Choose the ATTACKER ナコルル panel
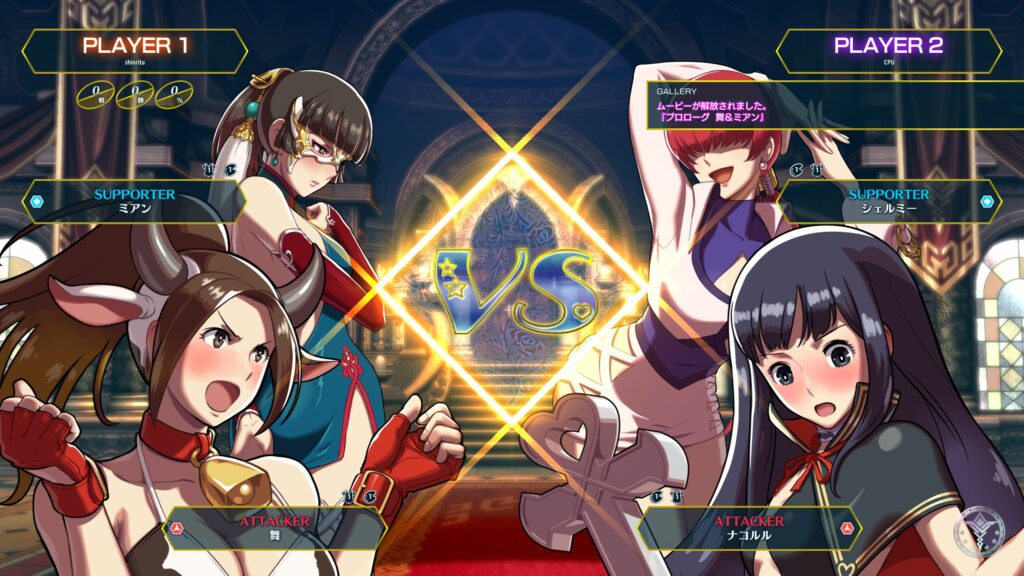Image resolution: width=1024 pixels, height=576 pixels. pos(749,527)
